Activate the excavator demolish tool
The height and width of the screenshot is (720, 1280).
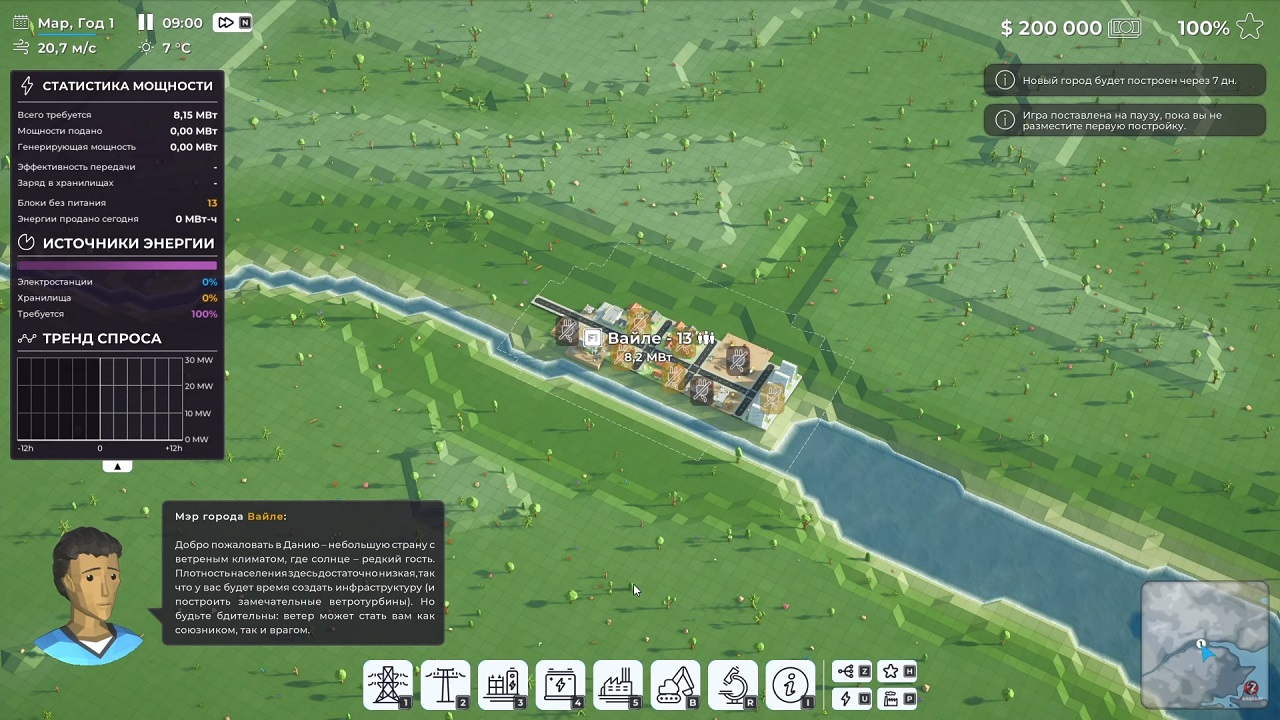coord(675,685)
